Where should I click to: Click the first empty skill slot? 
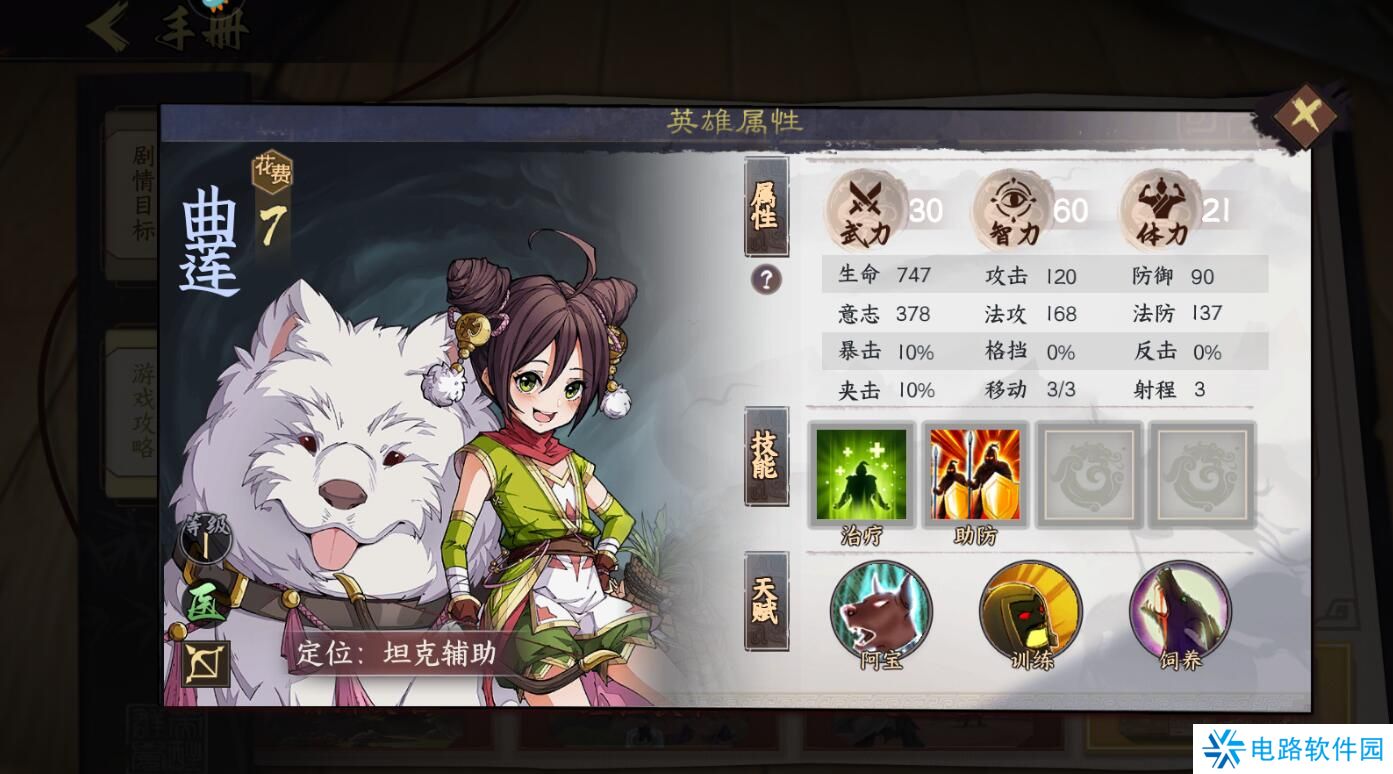click(1088, 473)
